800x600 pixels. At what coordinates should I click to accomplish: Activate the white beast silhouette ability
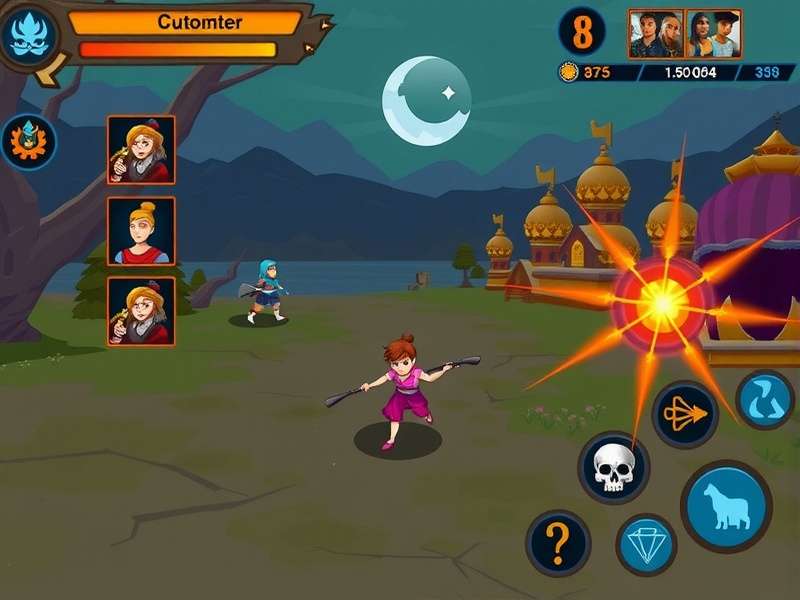(x=726, y=506)
